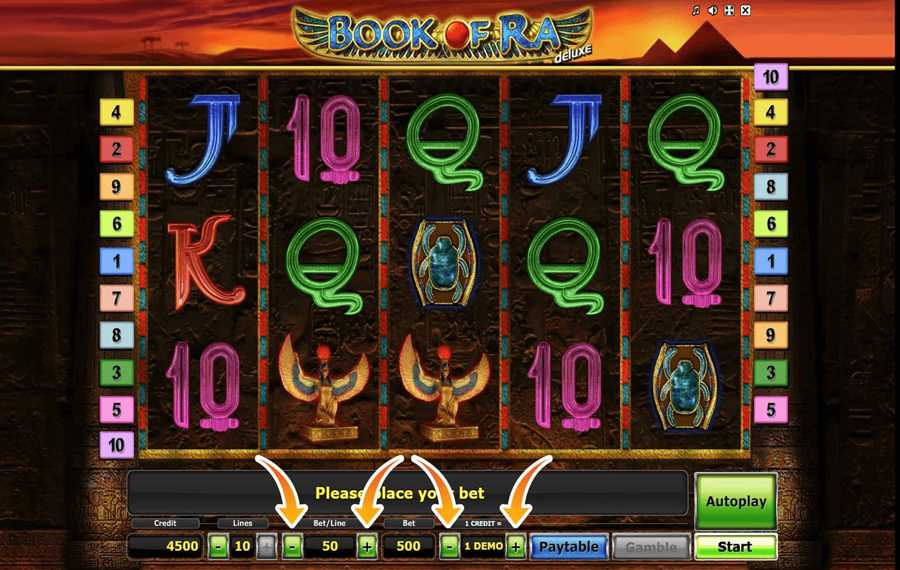The height and width of the screenshot is (570, 900).
Task: Increase the credit value above 1 DEMO
Action: point(515,547)
